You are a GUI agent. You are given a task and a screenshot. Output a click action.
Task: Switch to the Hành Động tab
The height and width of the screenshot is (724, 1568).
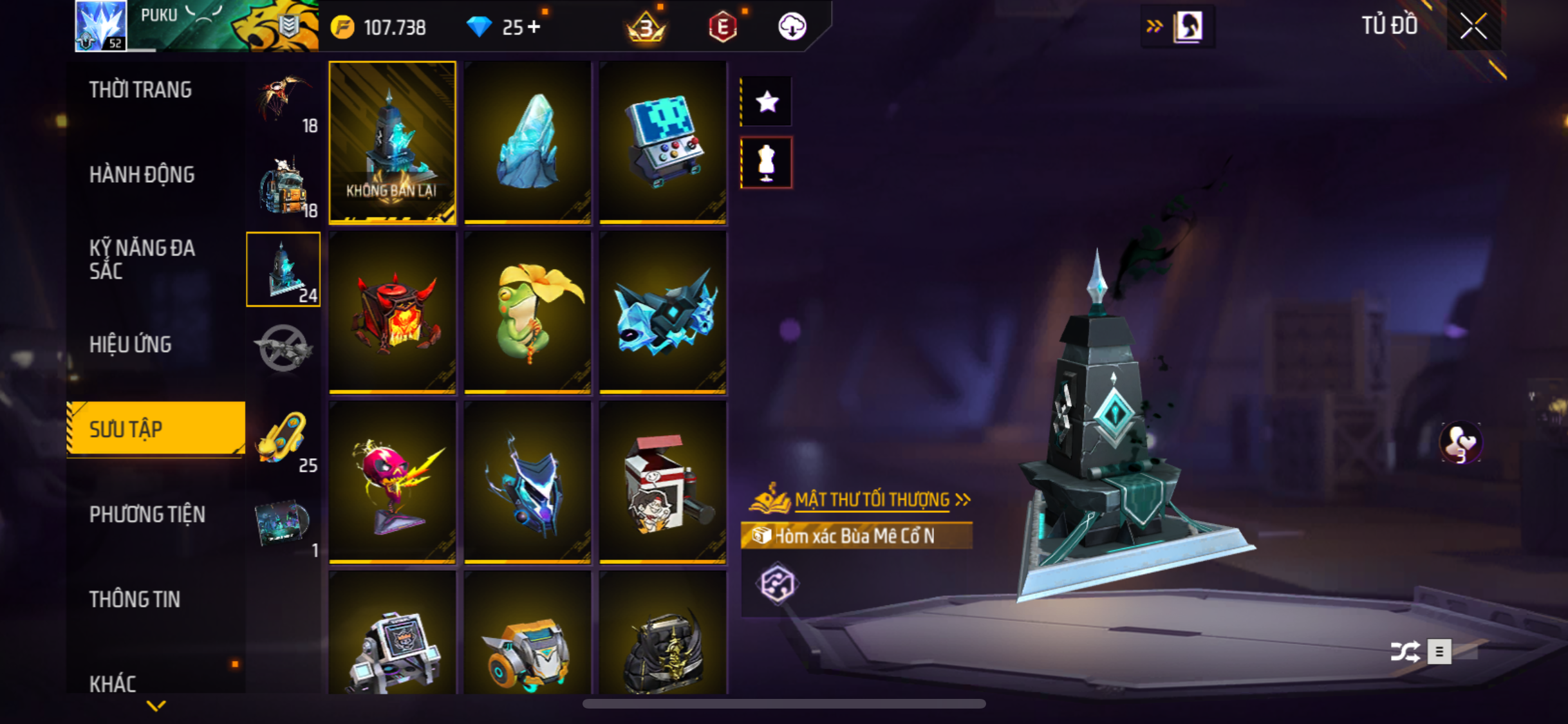(x=142, y=175)
